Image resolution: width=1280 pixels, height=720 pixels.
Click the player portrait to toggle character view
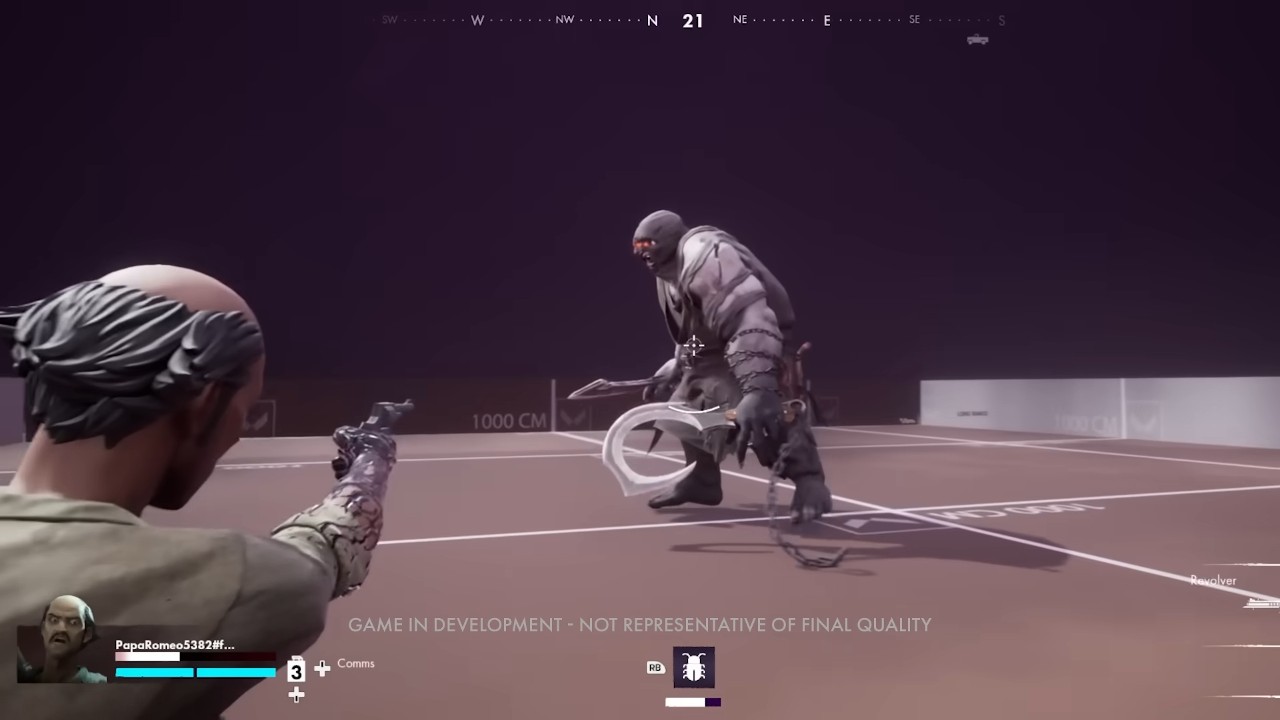[60, 655]
